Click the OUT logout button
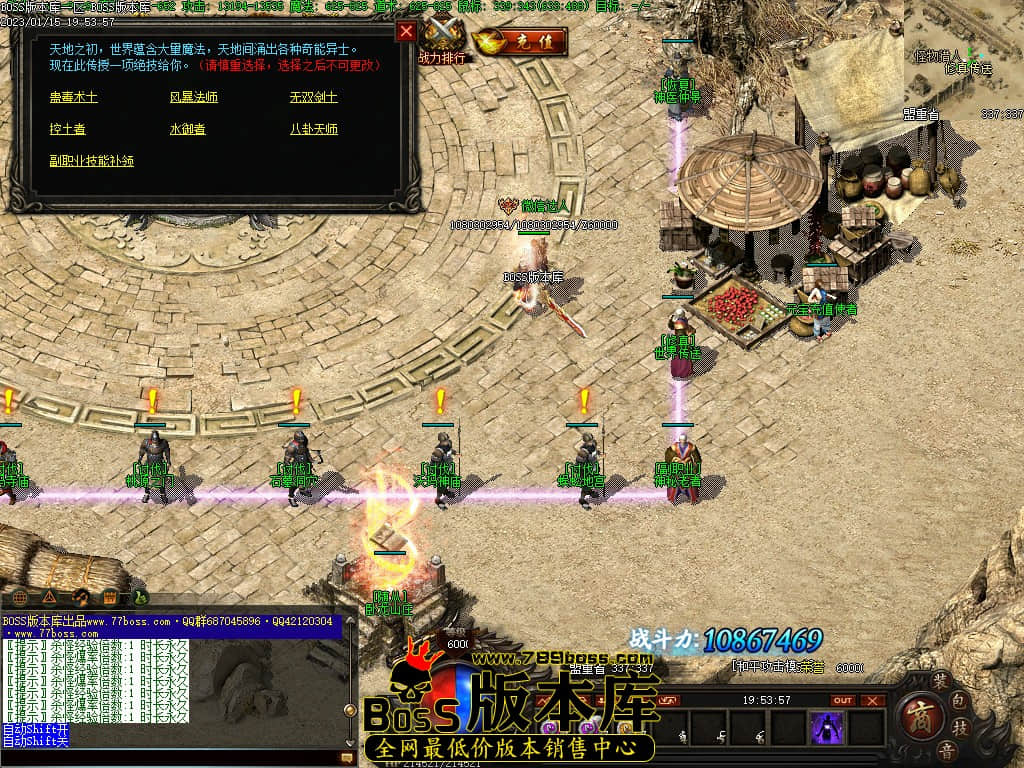Viewport: 1024px width, 768px height. (x=843, y=700)
